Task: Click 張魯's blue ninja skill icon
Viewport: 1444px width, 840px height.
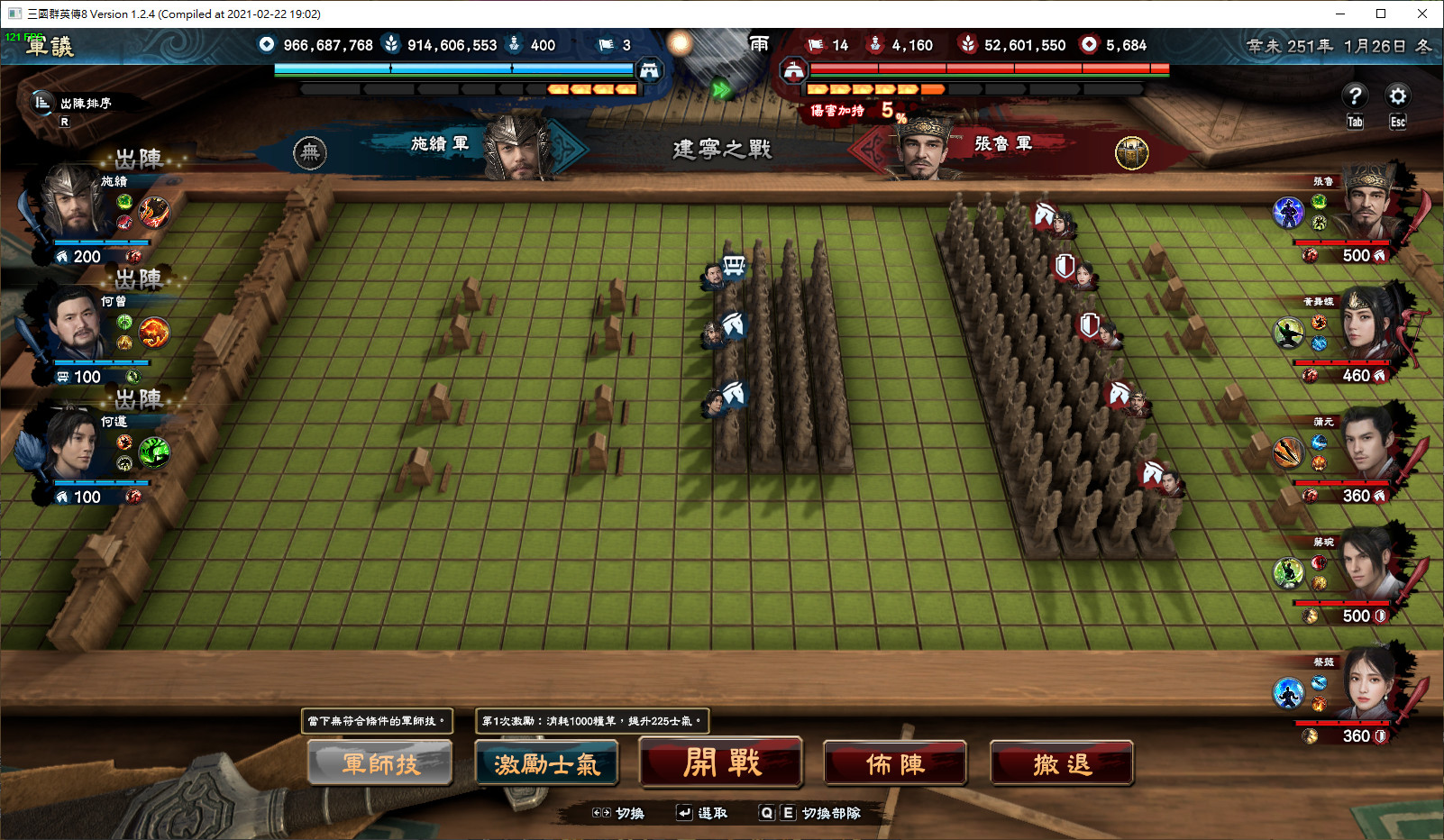Action: [1287, 213]
